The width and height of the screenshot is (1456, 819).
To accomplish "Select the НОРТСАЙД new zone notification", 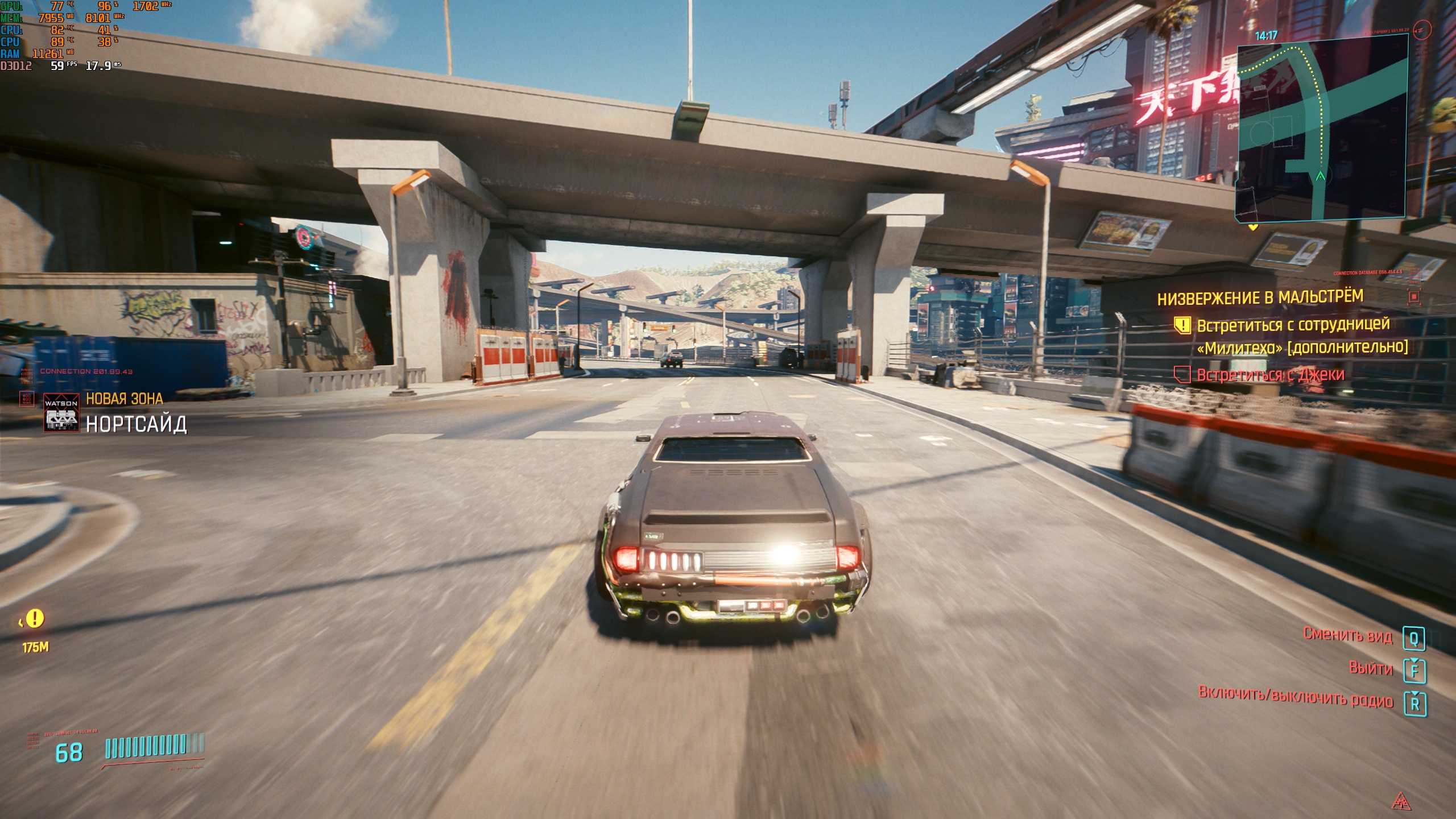I will pyautogui.click(x=136, y=424).
